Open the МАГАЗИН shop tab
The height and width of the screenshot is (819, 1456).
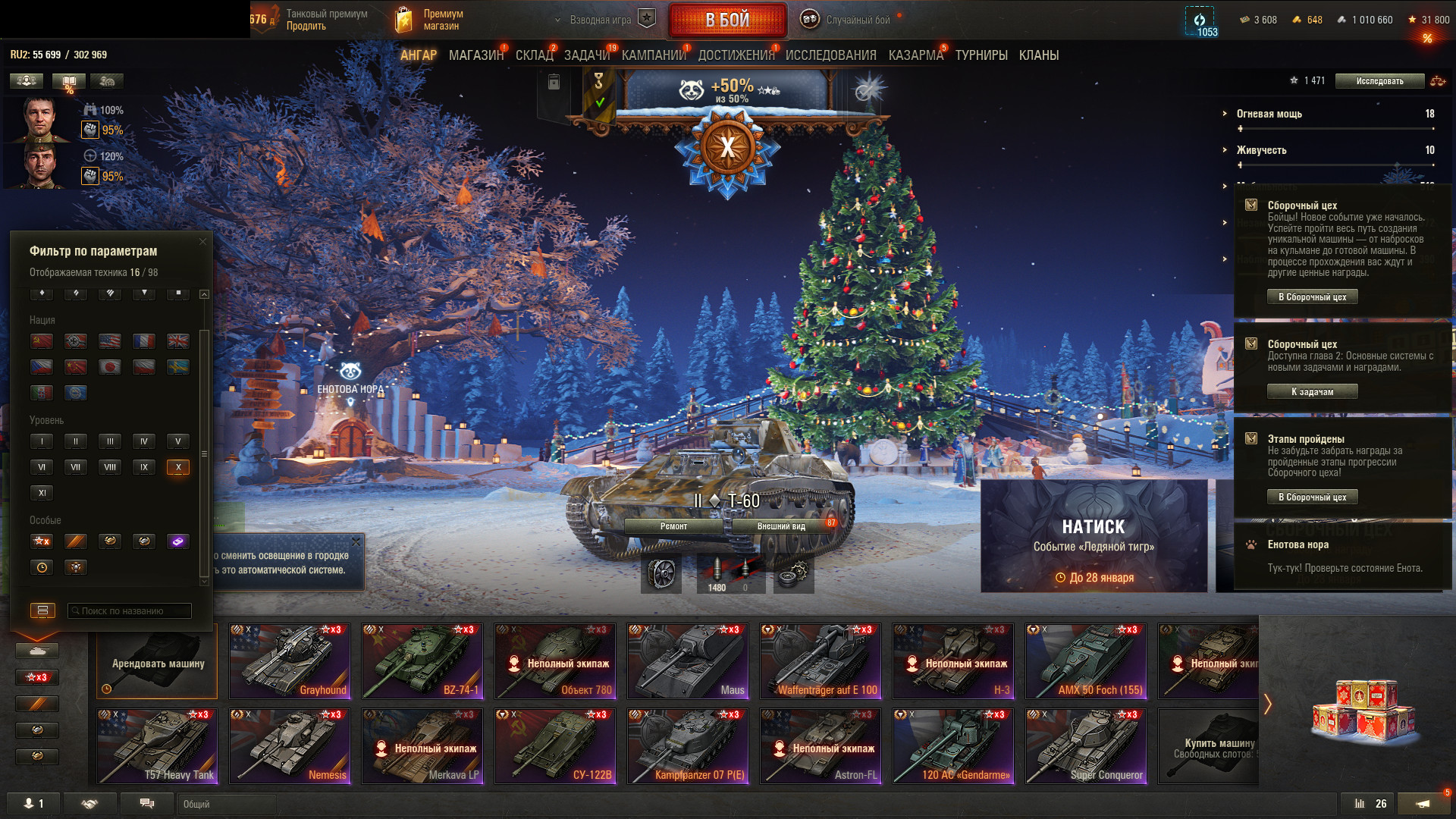pyautogui.click(x=475, y=55)
